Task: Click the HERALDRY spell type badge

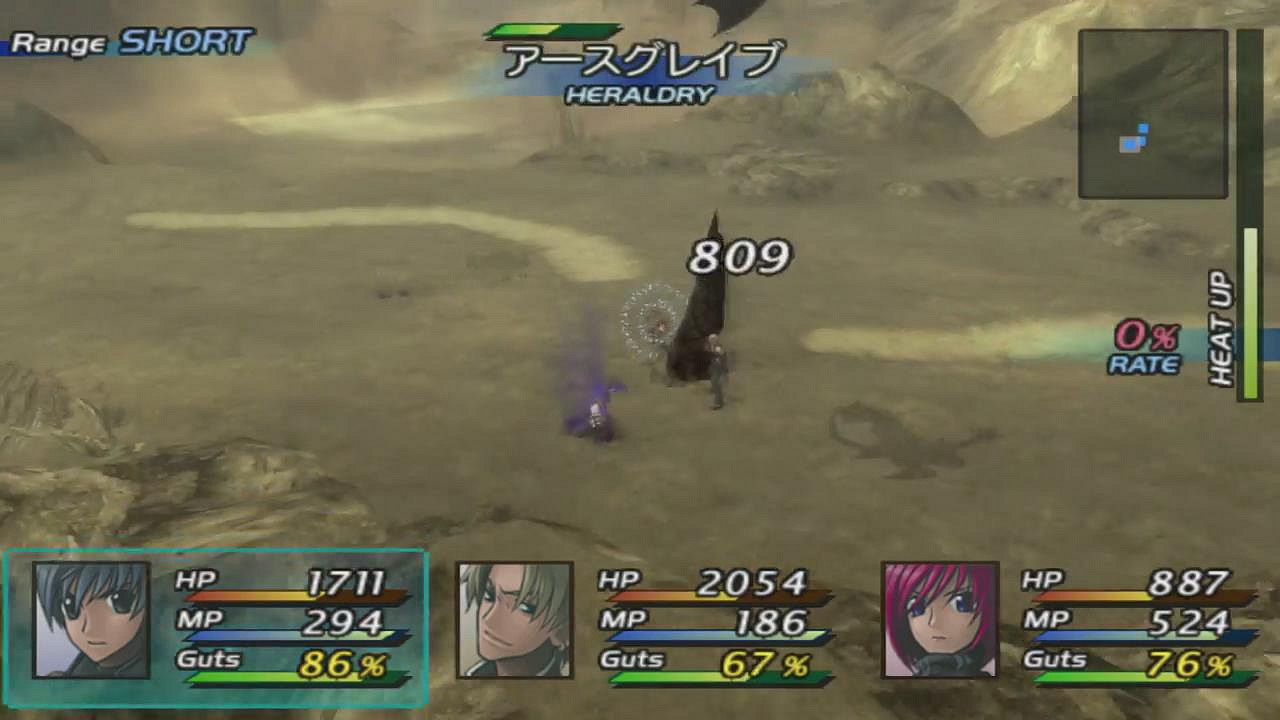Action: [x=639, y=96]
